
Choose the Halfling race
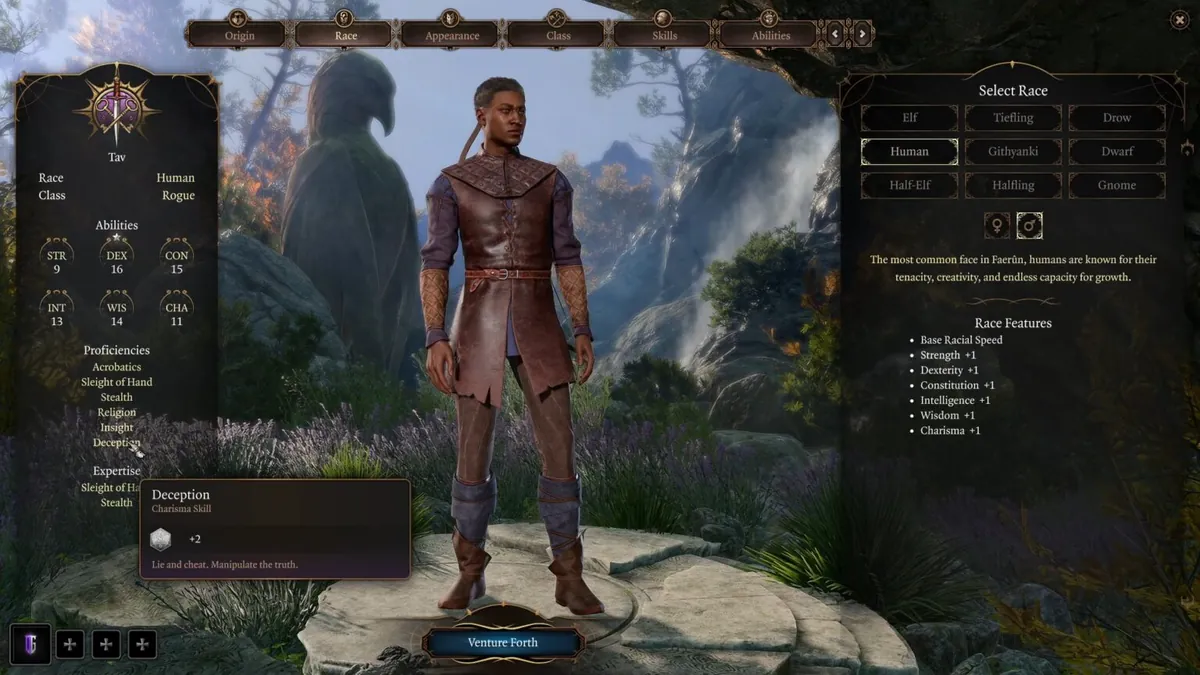1013,185
